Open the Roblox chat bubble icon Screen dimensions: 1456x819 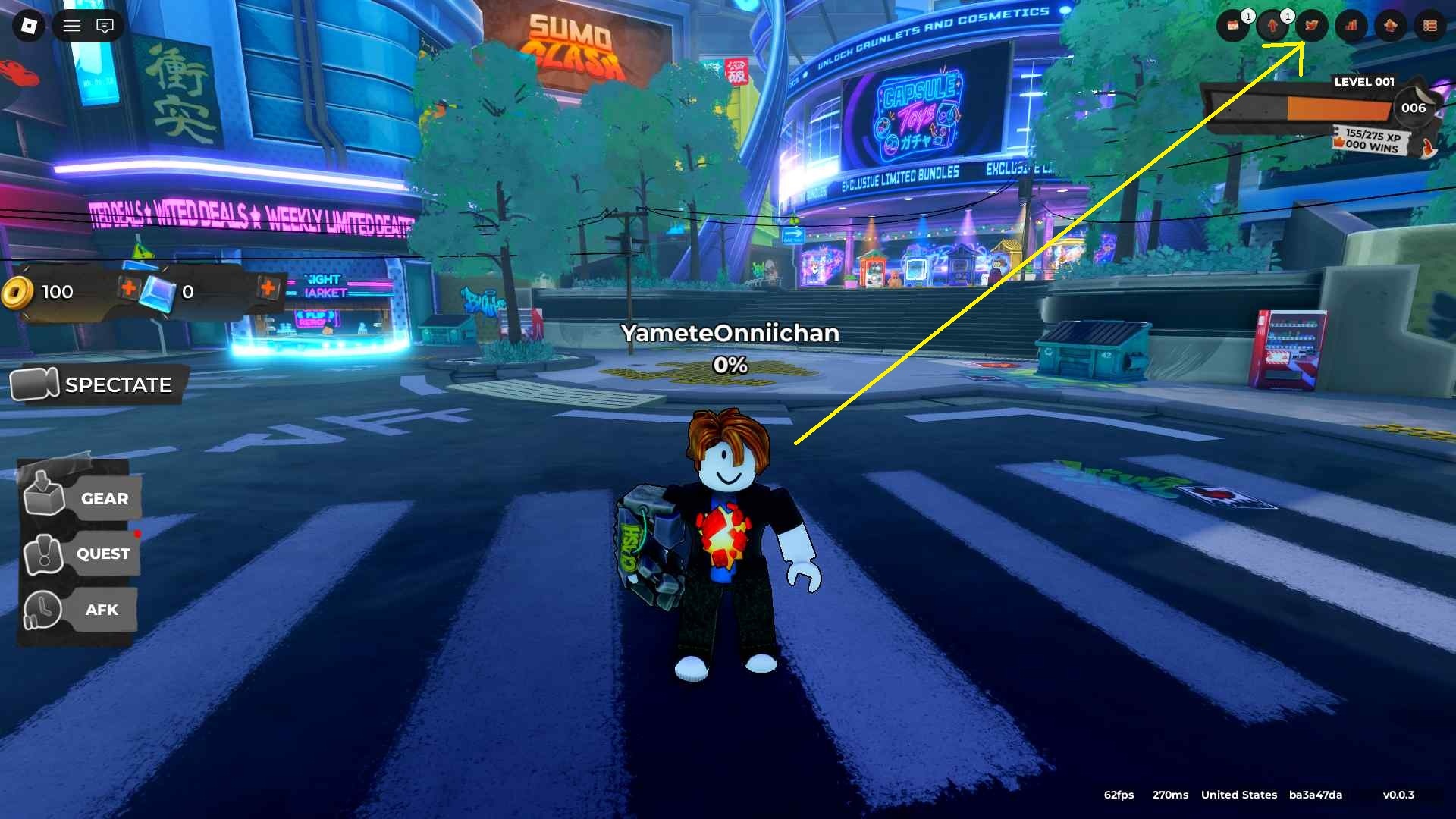click(106, 26)
